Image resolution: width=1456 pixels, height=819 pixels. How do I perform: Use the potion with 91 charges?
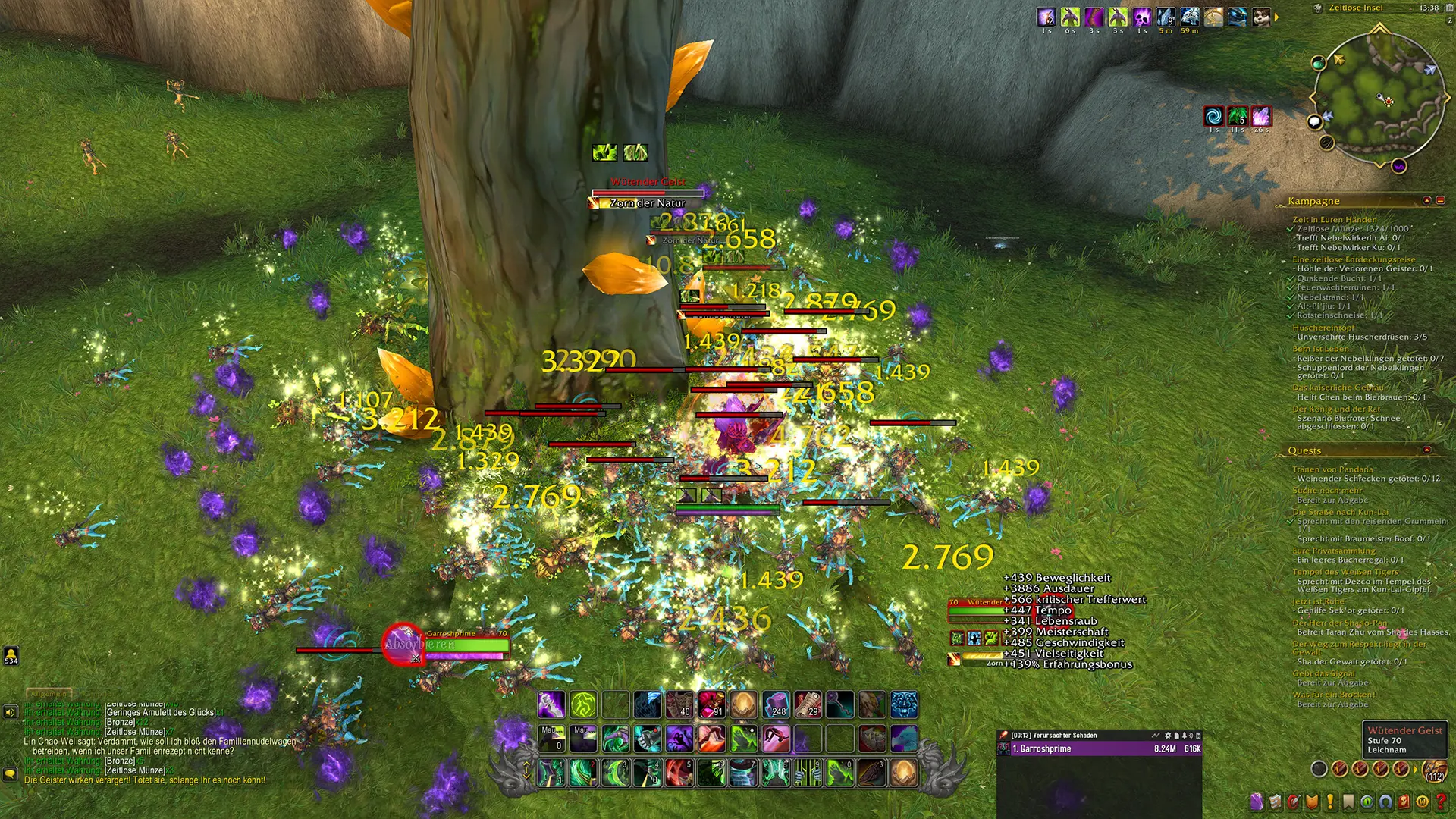[x=711, y=704]
